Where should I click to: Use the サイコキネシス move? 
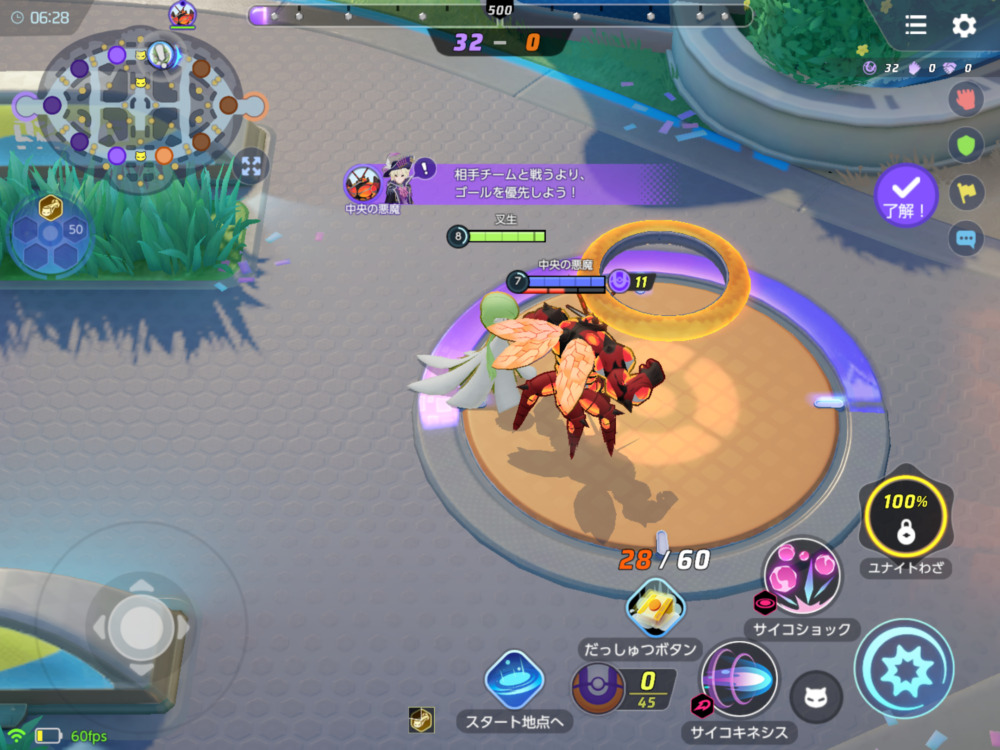(x=740, y=679)
